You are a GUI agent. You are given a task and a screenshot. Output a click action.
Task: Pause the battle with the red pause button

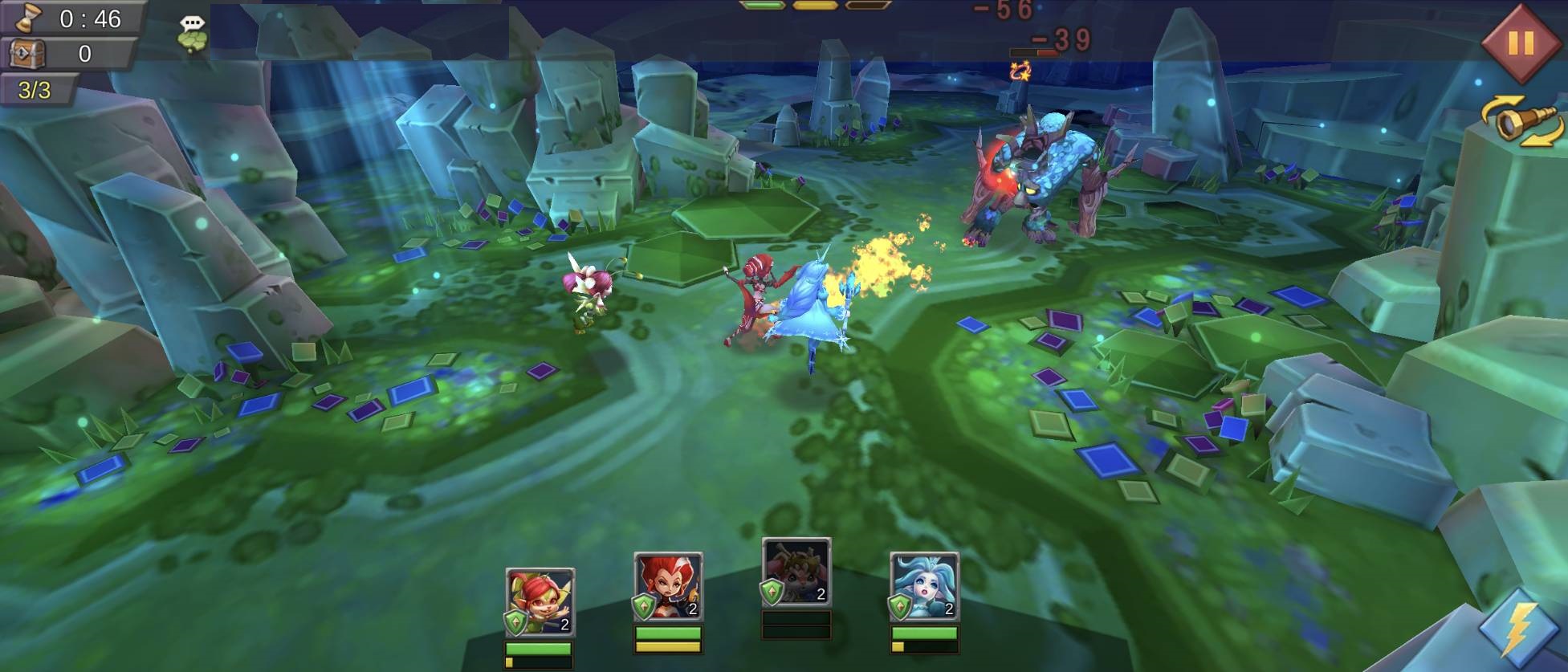tap(1520, 43)
